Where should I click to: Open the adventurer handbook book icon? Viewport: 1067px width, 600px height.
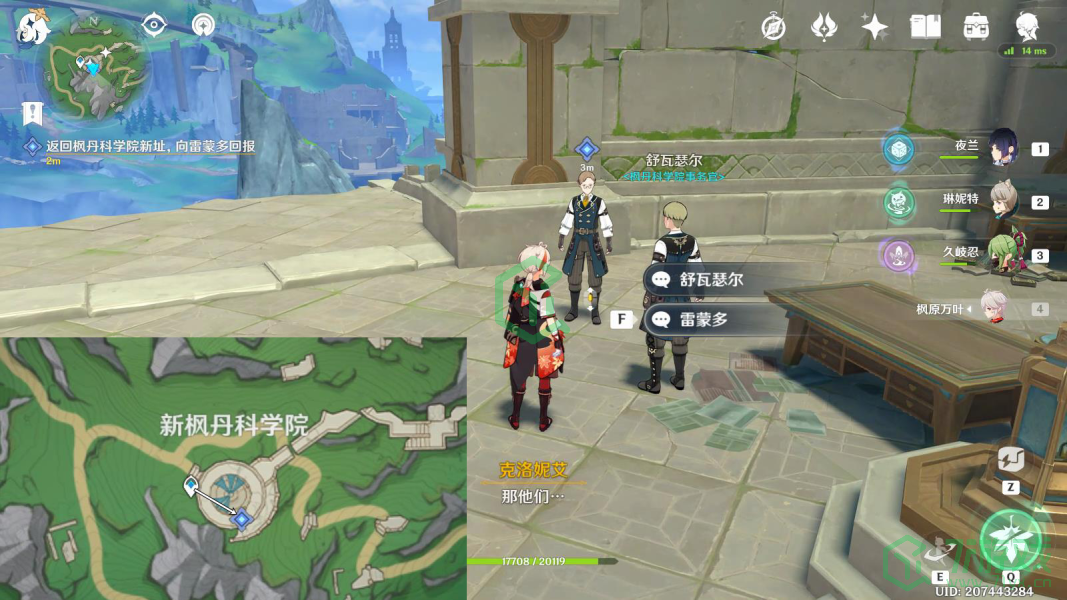[x=925, y=27]
